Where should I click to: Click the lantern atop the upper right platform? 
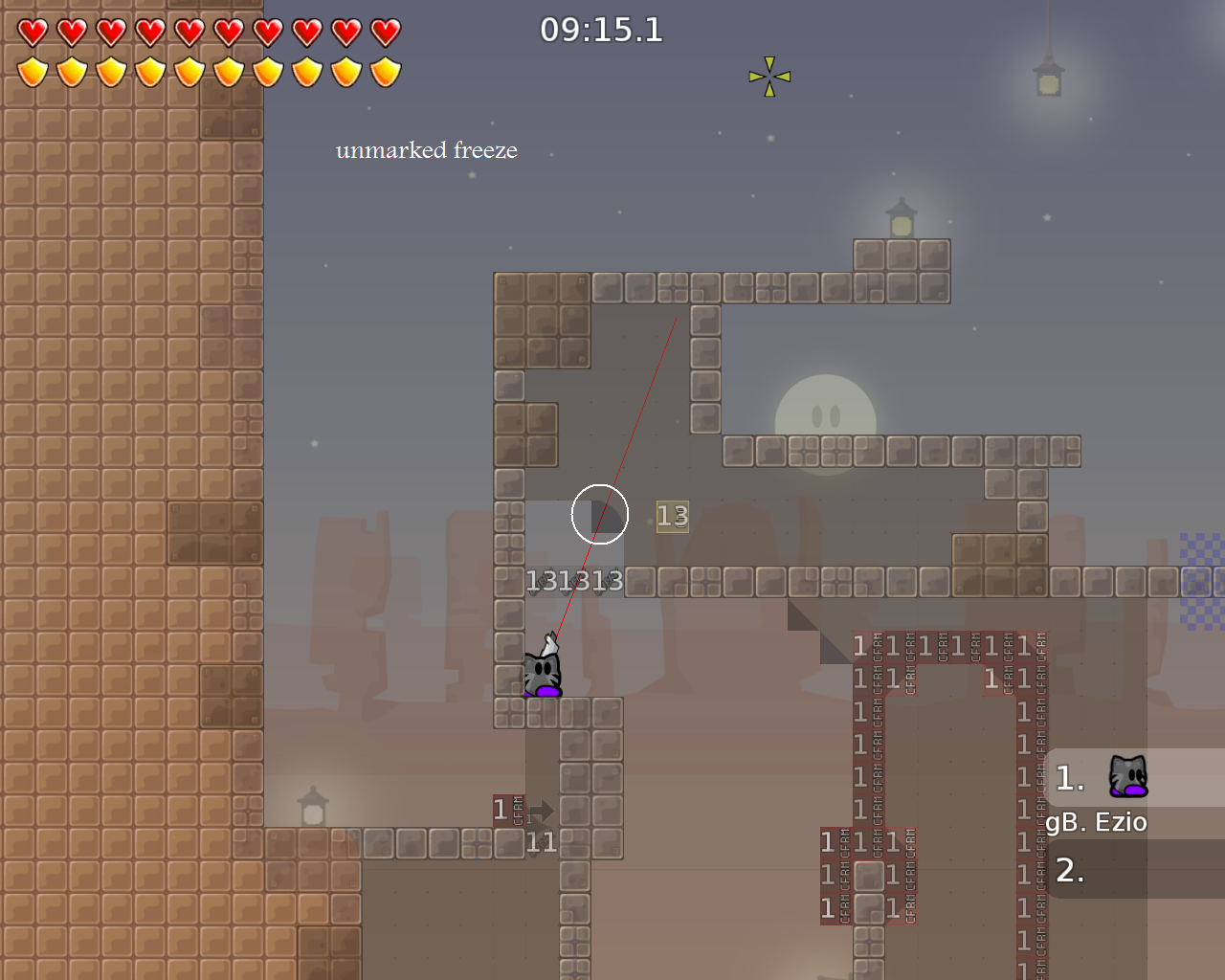click(x=900, y=220)
